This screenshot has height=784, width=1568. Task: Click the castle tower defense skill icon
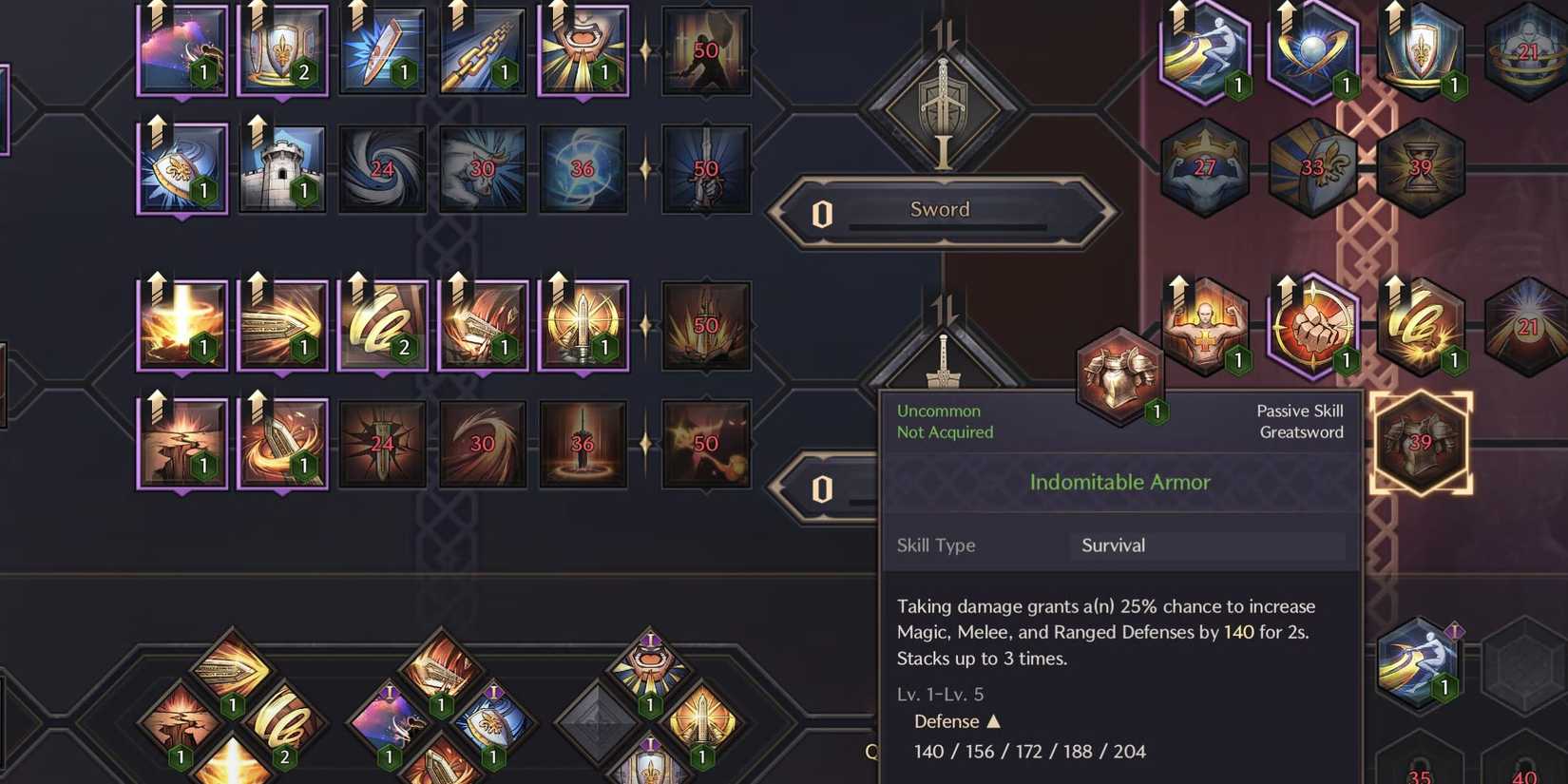(x=281, y=169)
